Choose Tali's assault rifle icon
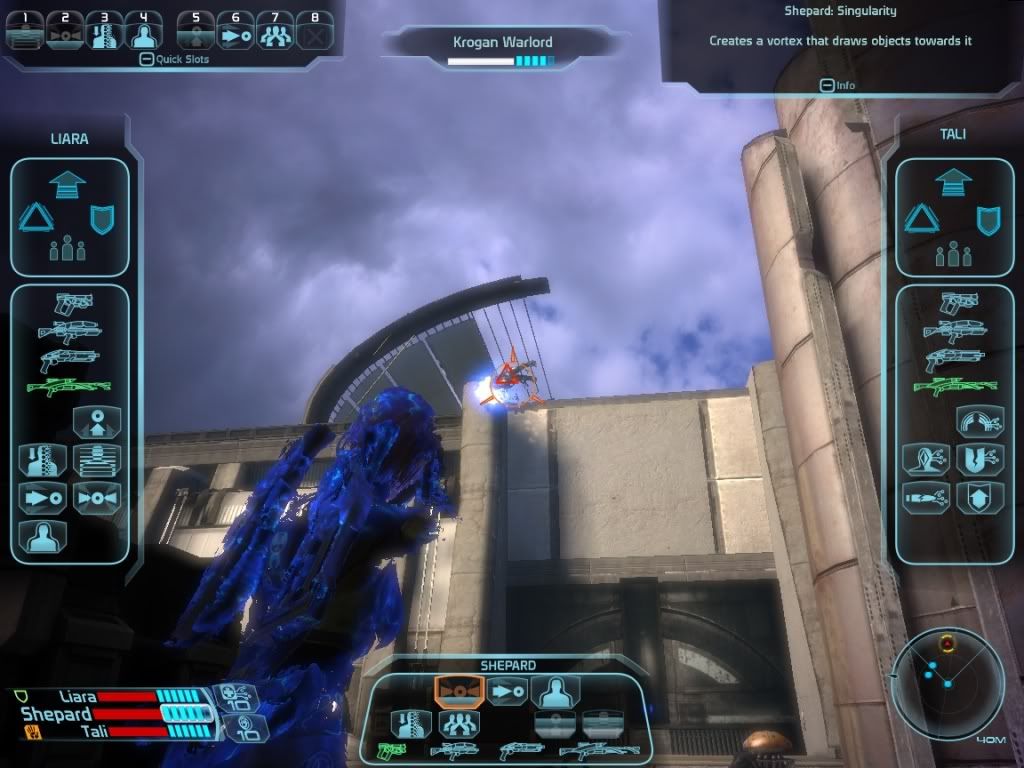The height and width of the screenshot is (768, 1024). click(x=954, y=329)
